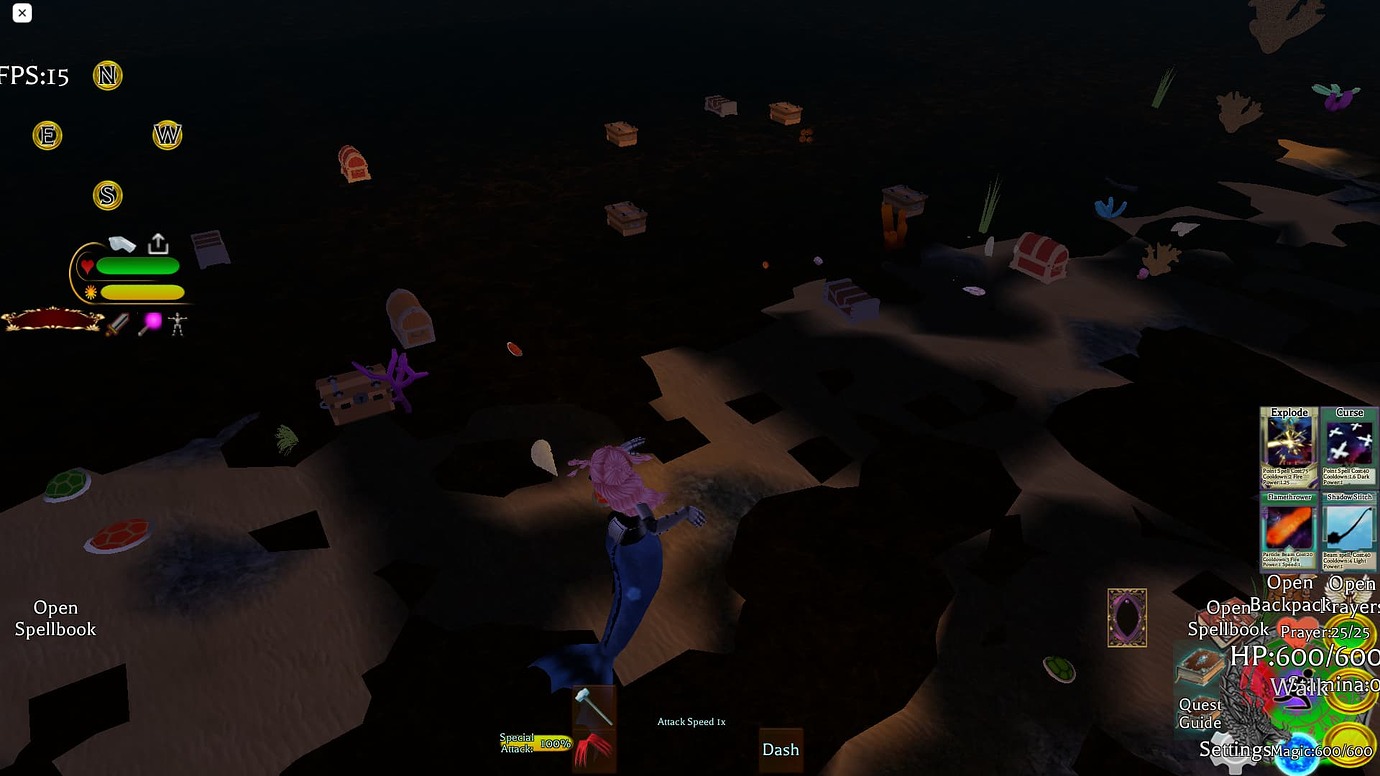Open the Quest Guide book

pyautogui.click(x=1199, y=668)
